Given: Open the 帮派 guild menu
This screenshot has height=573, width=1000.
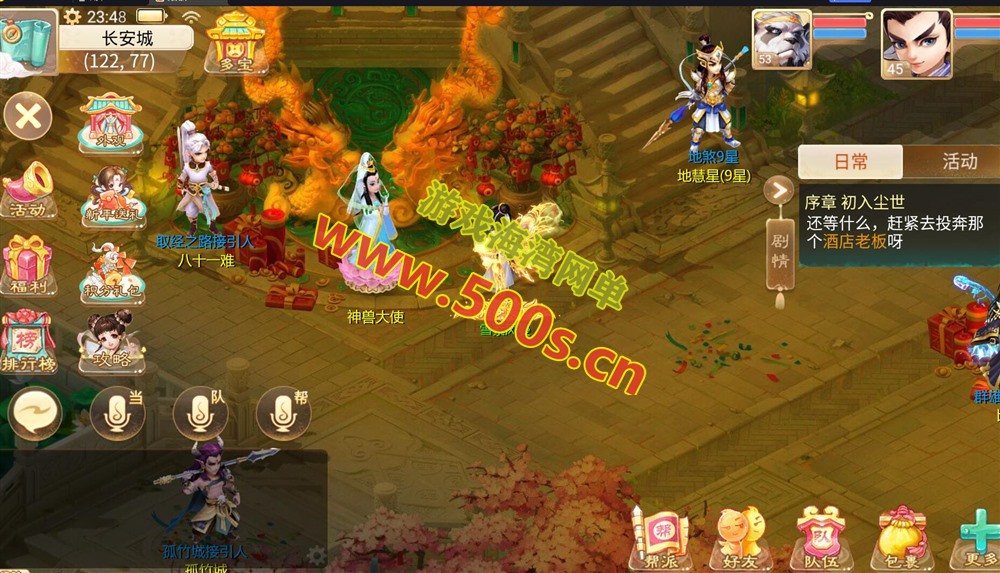Looking at the screenshot, I should coord(661,538).
